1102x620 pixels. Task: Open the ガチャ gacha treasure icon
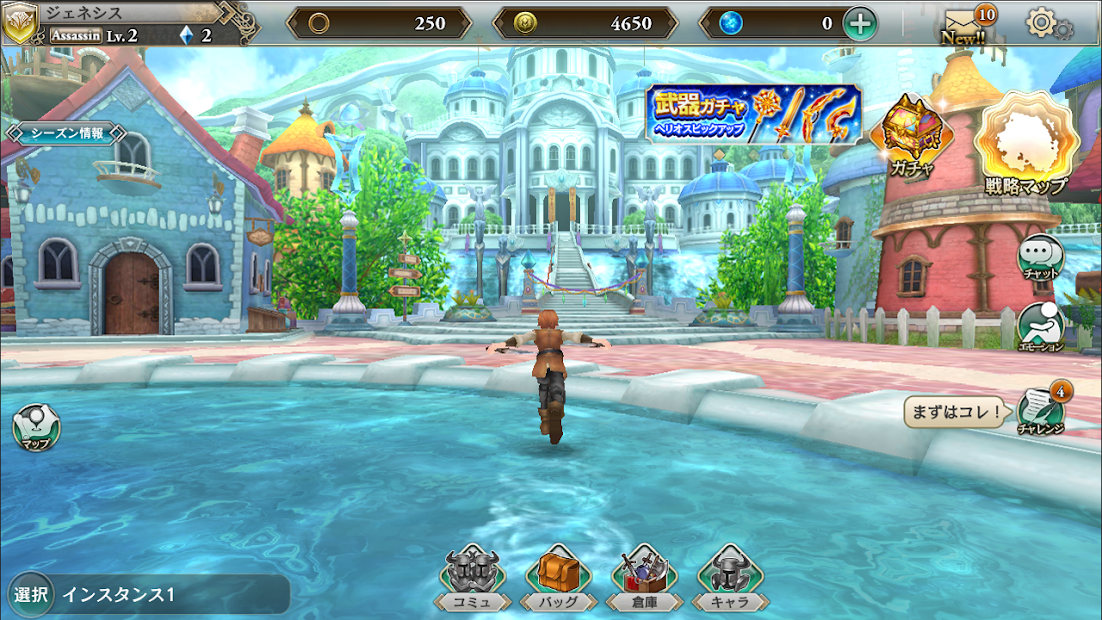(x=911, y=136)
